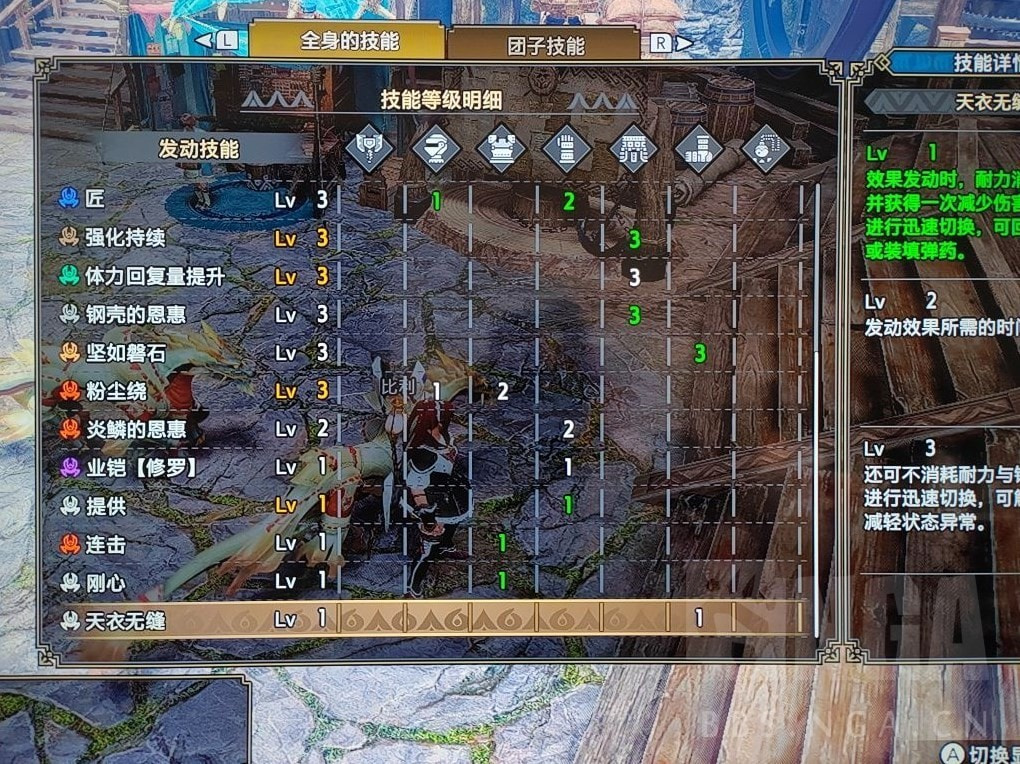The width and height of the screenshot is (1020, 764).
Task: Choose the 刚心 skill row
Action: (x=106, y=581)
